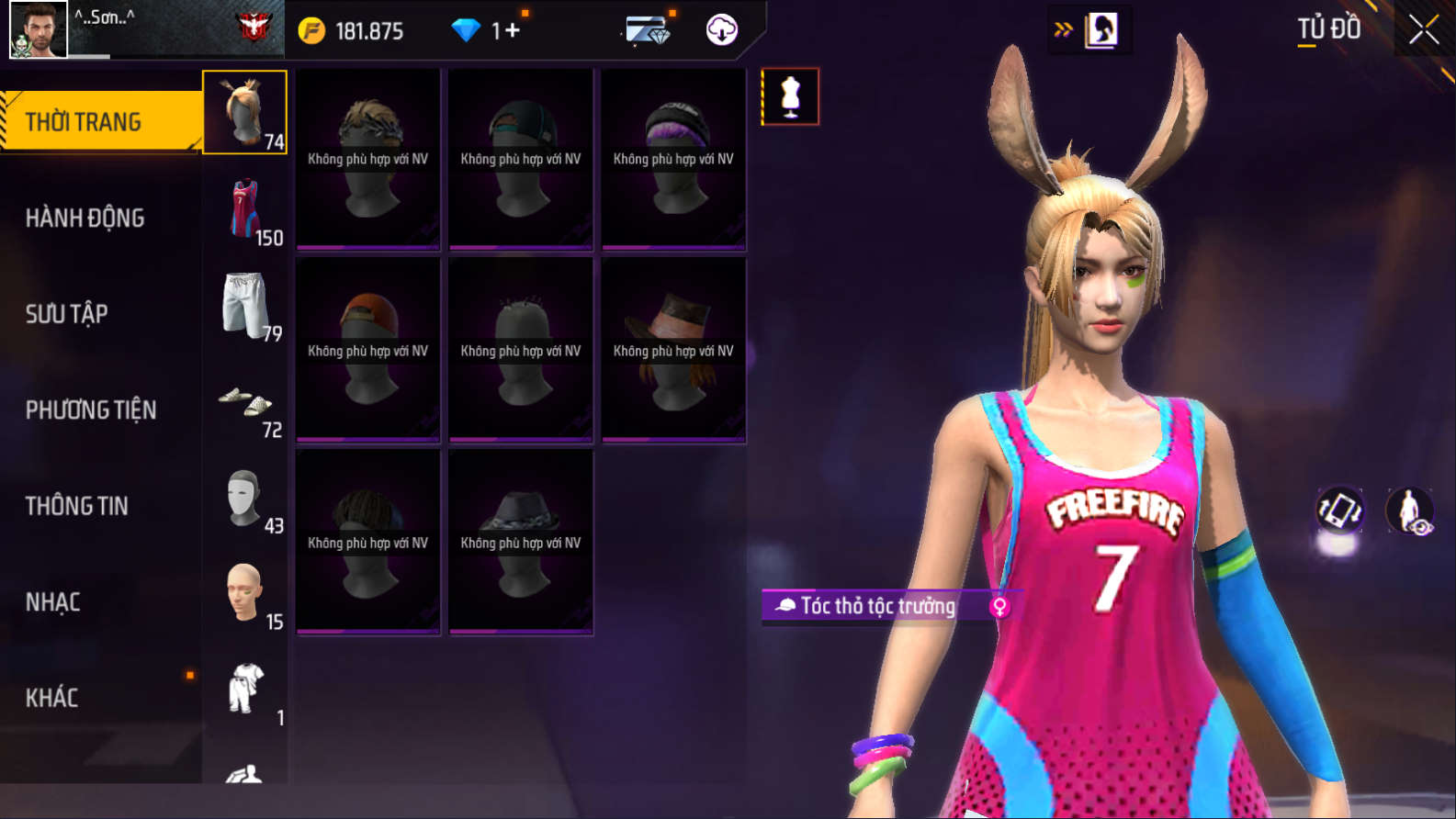1456x819 pixels.
Task: Open the sandals footwear category (72)
Action: [x=246, y=404]
